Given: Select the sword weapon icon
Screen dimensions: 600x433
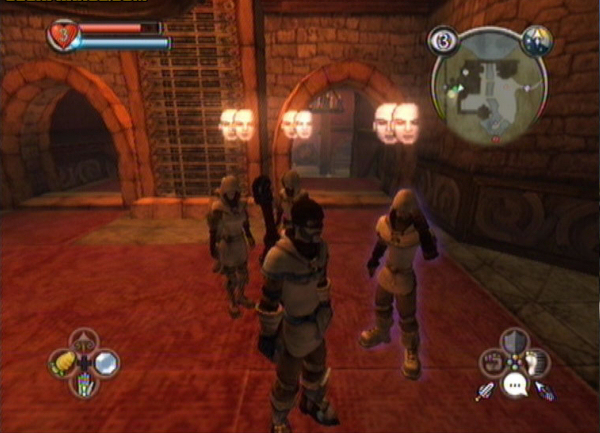Looking at the screenshot, I should pyautogui.click(x=486, y=391).
